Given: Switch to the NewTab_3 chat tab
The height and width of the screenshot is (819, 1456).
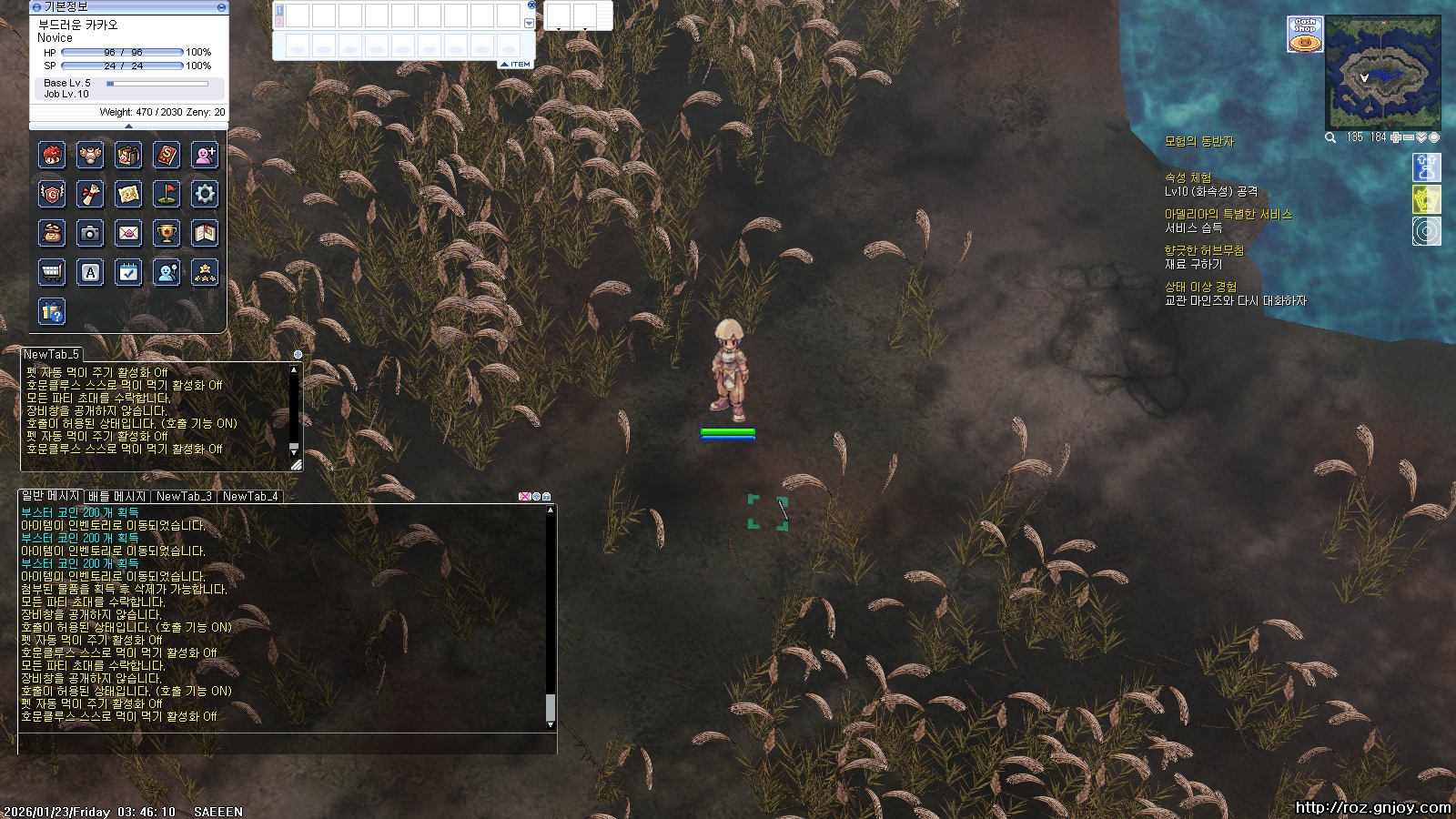Looking at the screenshot, I should 184,497.
